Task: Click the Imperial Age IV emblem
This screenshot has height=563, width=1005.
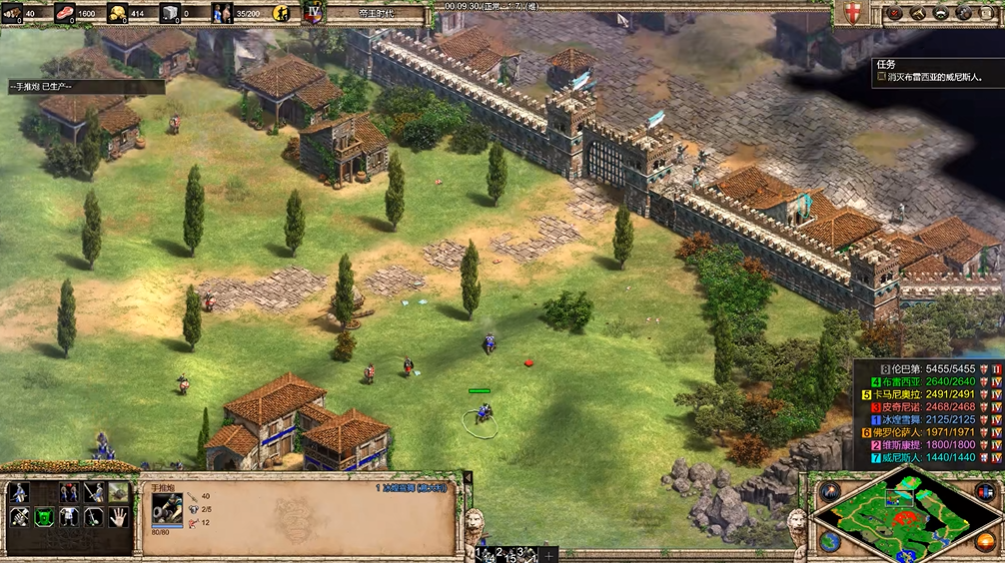Action: pyautogui.click(x=314, y=13)
